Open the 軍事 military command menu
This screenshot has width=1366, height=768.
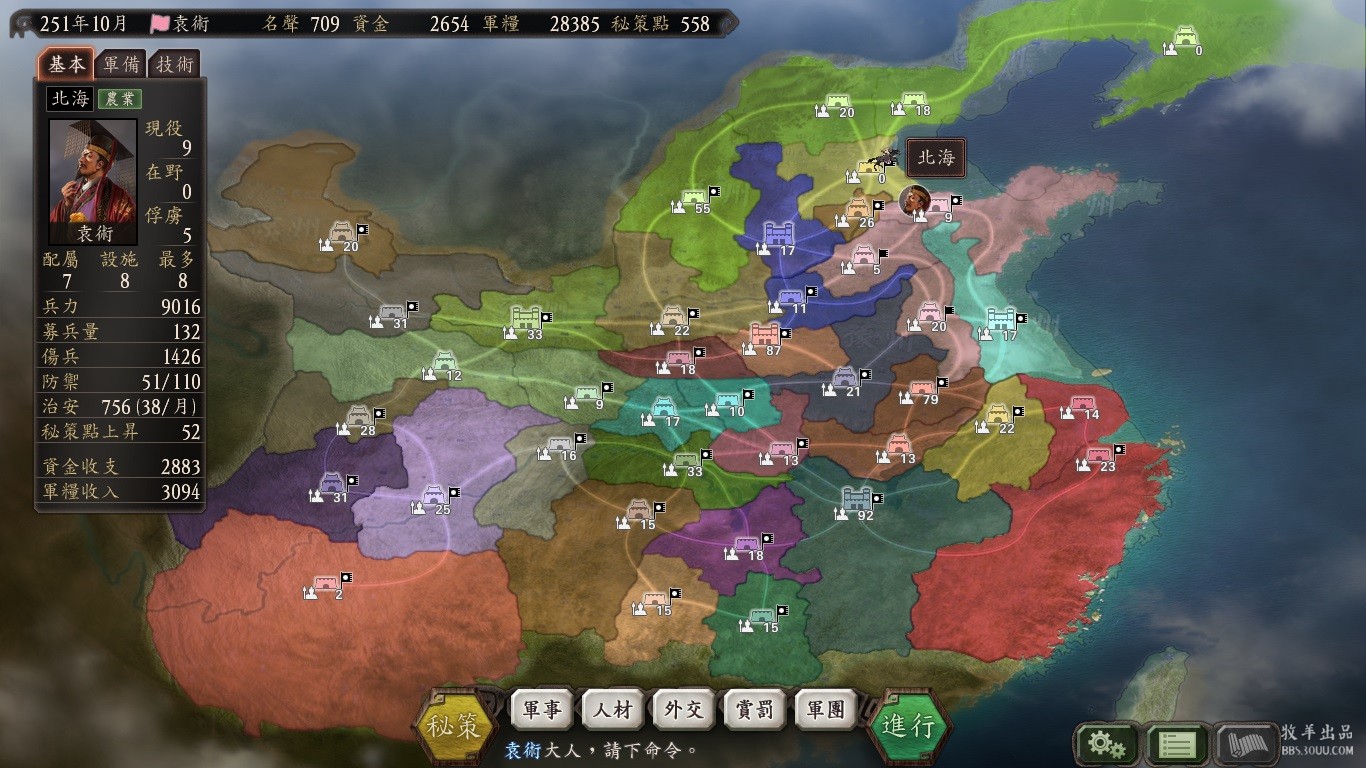point(542,710)
